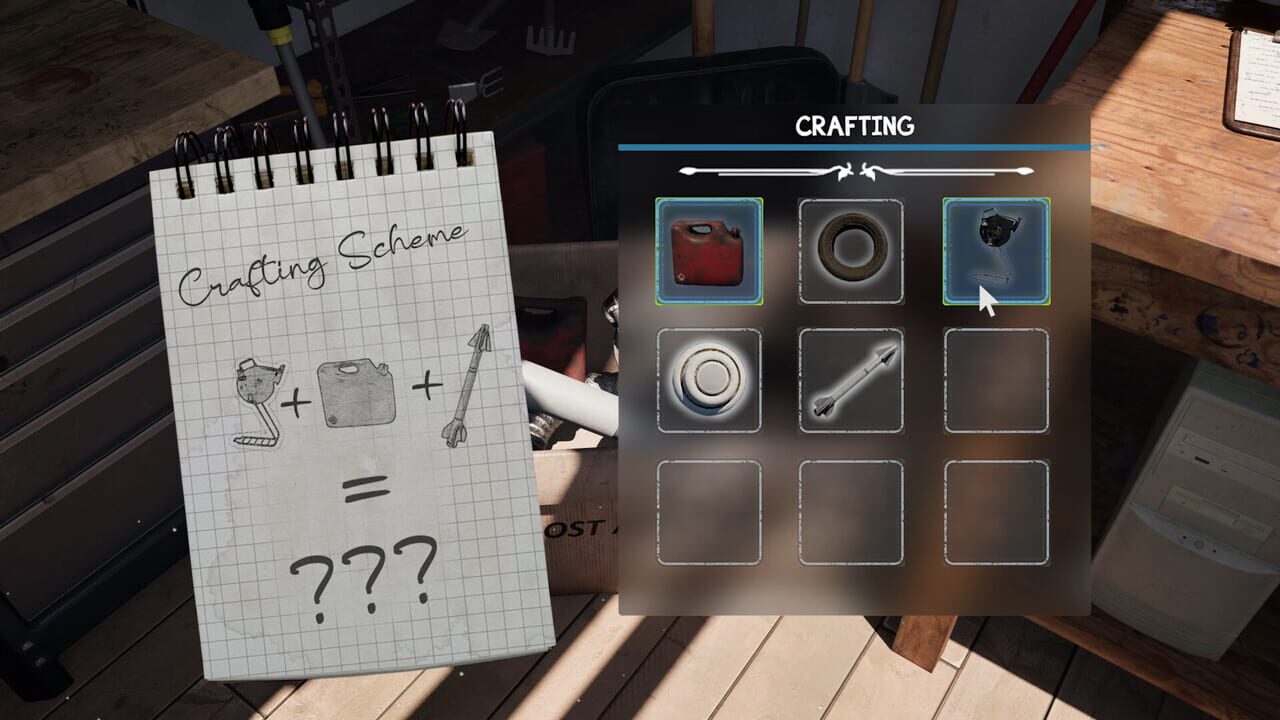Click the rocket sketch on the notebook
Image resolution: width=1280 pixels, height=720 pixels.
[465, 385]
